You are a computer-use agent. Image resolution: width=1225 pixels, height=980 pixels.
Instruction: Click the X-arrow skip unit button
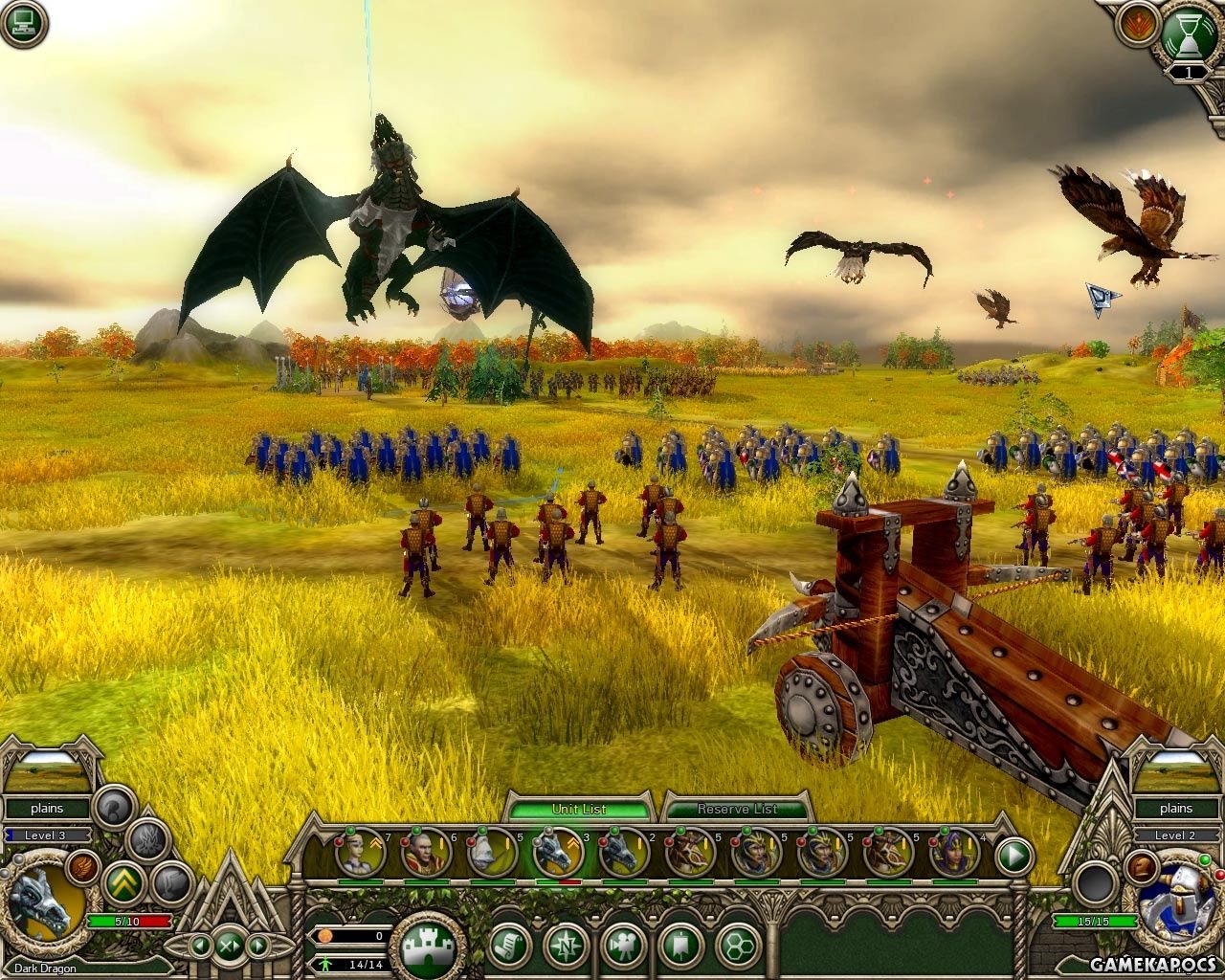click(230, 946)
